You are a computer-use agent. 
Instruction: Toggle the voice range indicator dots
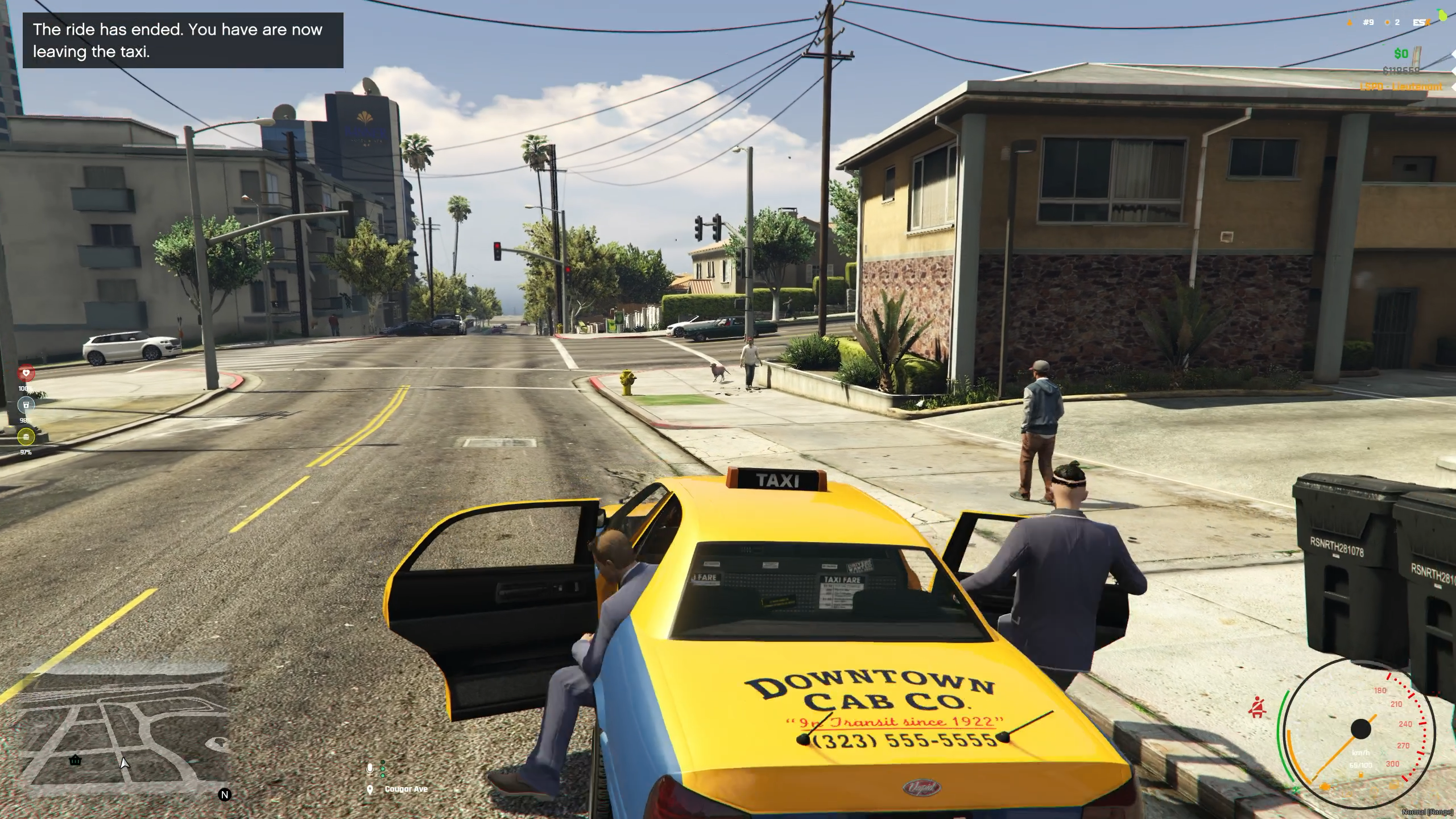coord(383,768)
